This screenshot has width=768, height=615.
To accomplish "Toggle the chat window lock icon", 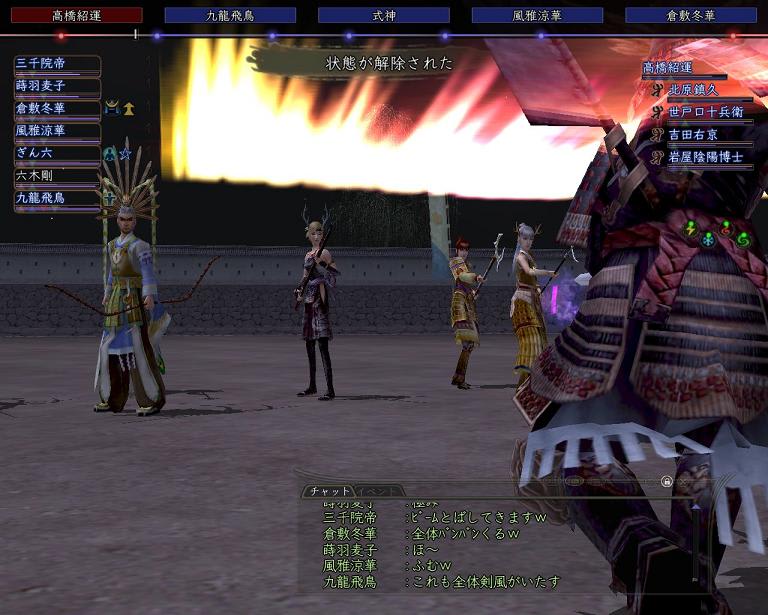I will [x=667, y=481].
